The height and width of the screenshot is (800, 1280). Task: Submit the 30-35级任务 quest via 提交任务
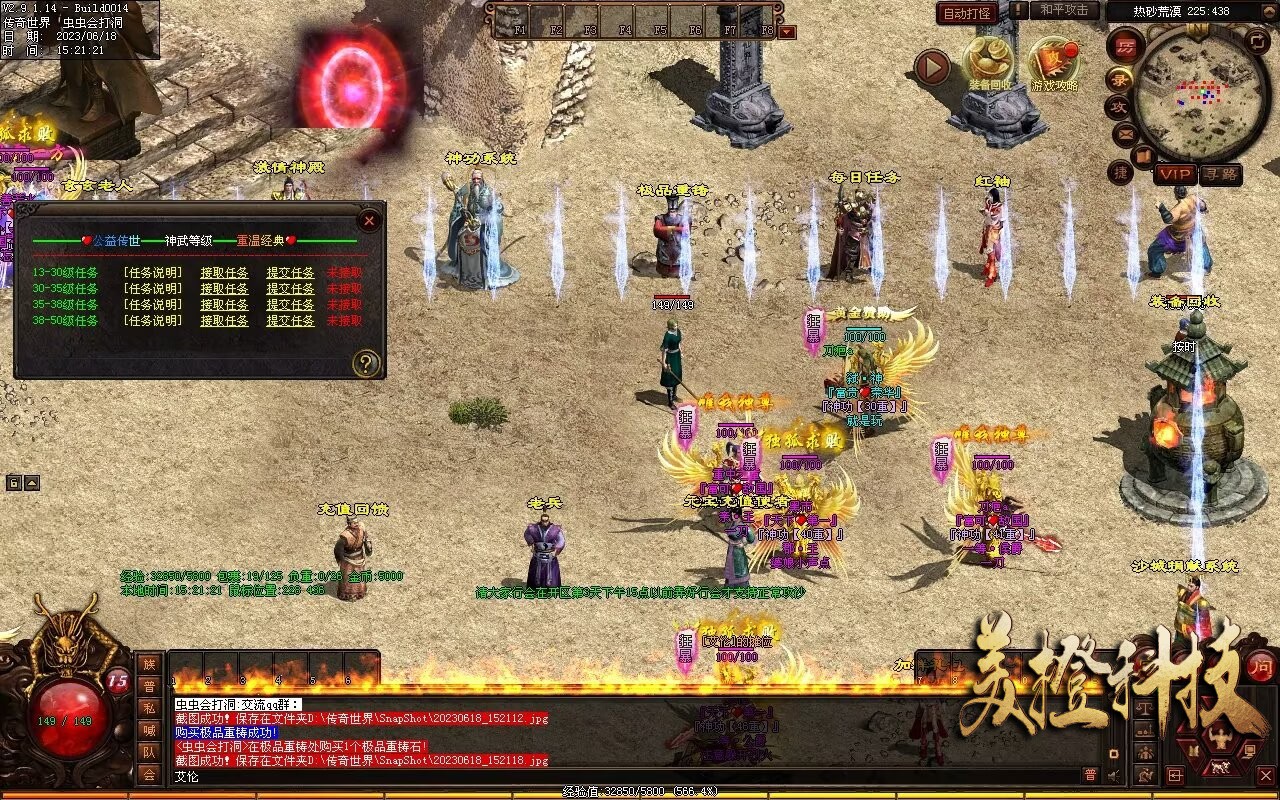click(x=290, y=289)
